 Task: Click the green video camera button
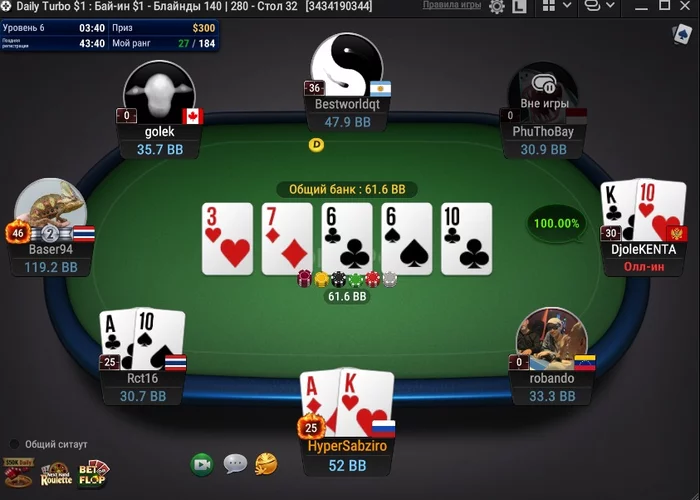coord(202,464)
